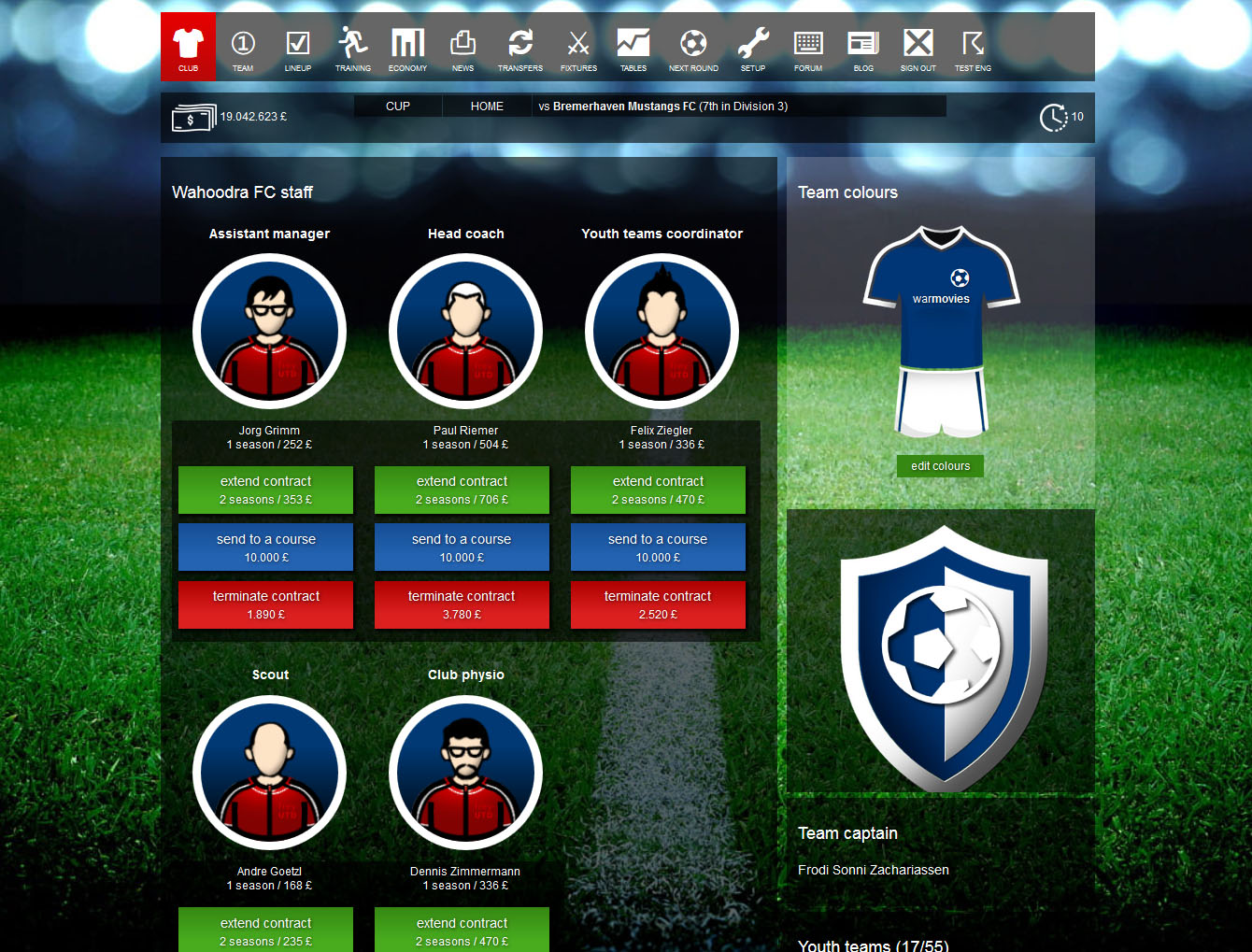
Task: Open the Team roster icon
Action: click(x=243, y=47)
